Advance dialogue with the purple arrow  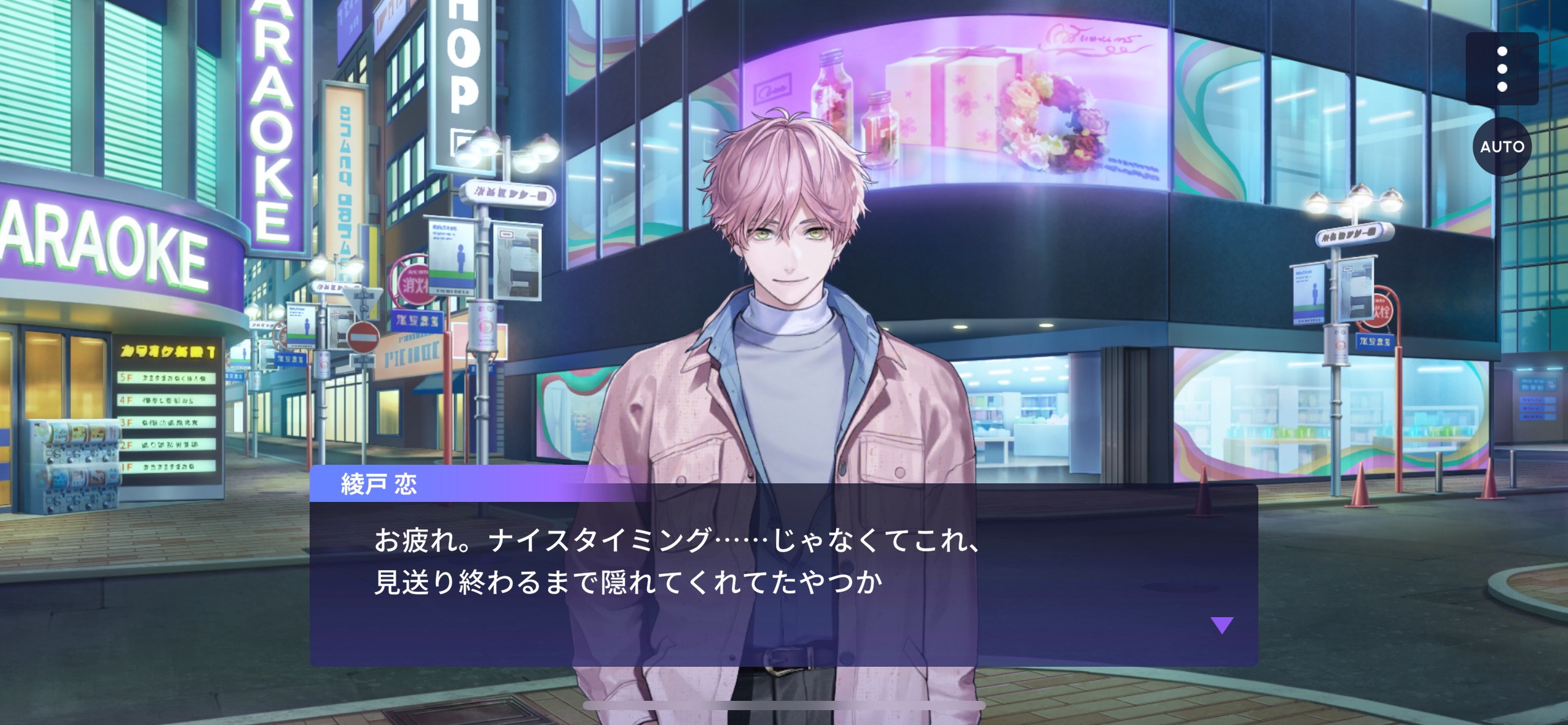1221,625
